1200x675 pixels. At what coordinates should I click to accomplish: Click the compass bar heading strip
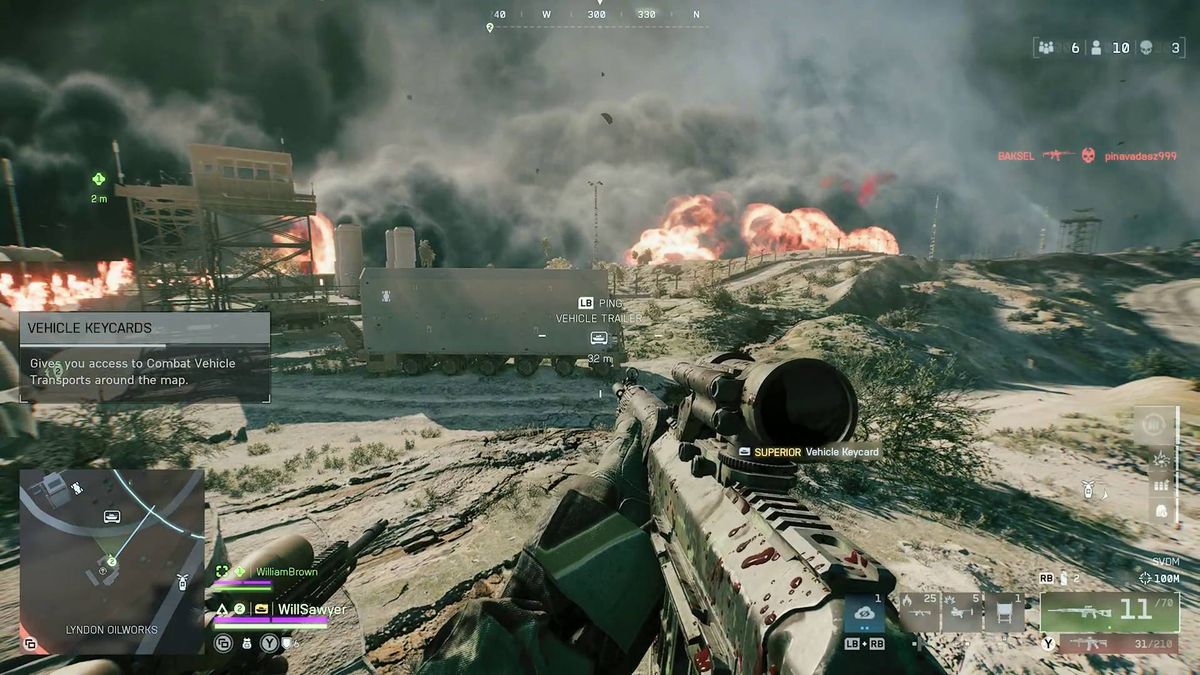click(596, 16)
